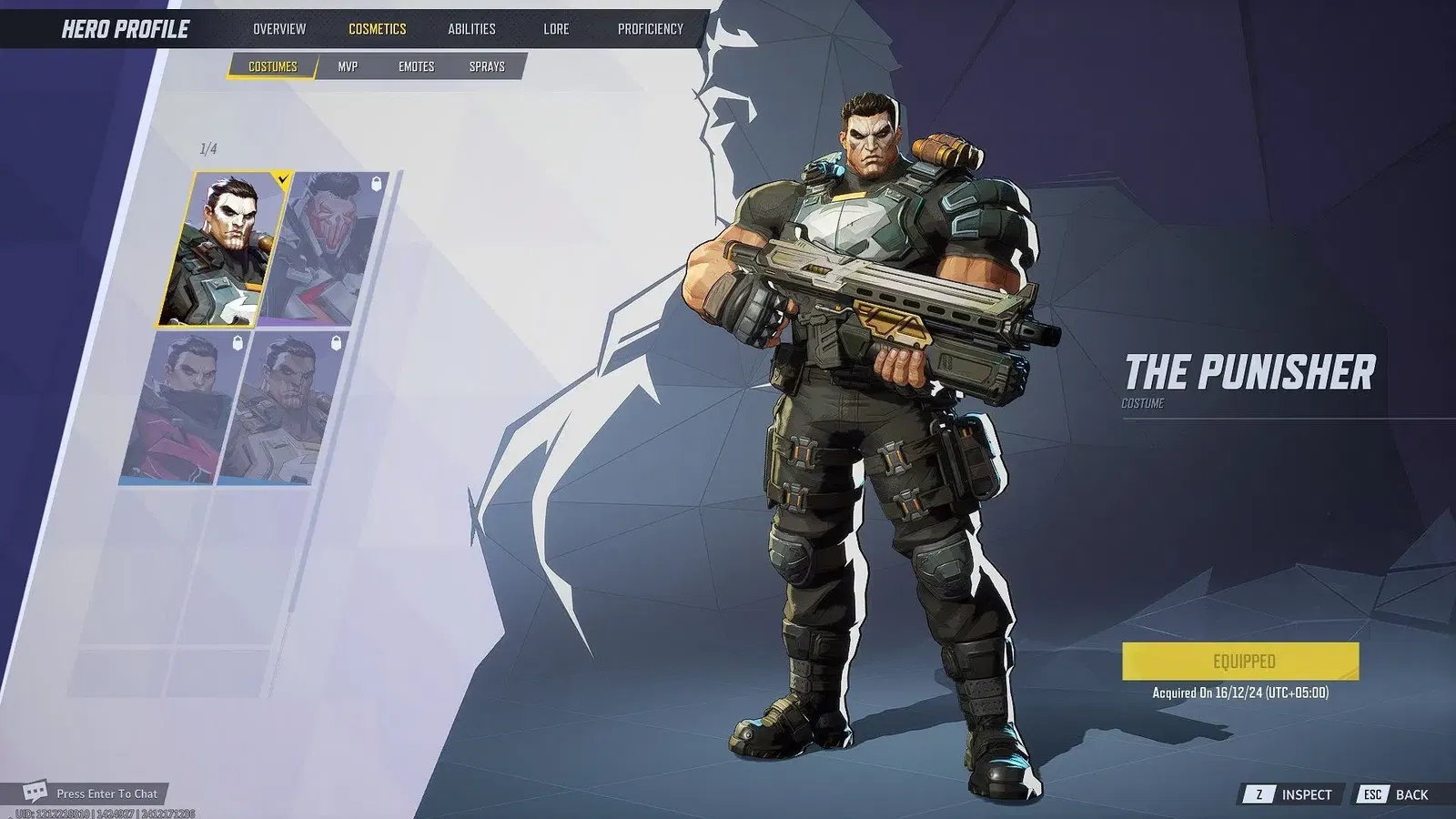Viewport: 1456px width, 819px height.
Task: Switch to the Overview tab
Action: pos(279,28)
